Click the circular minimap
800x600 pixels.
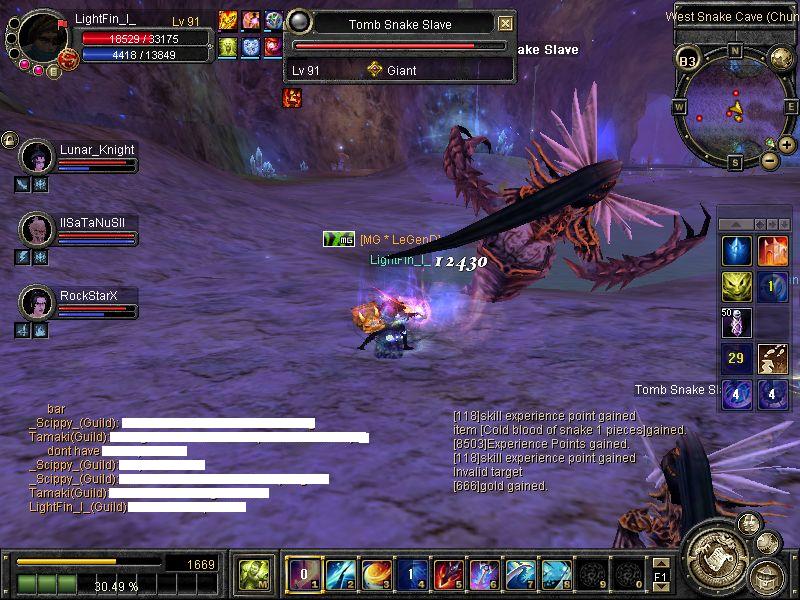[x=735, y=104]
